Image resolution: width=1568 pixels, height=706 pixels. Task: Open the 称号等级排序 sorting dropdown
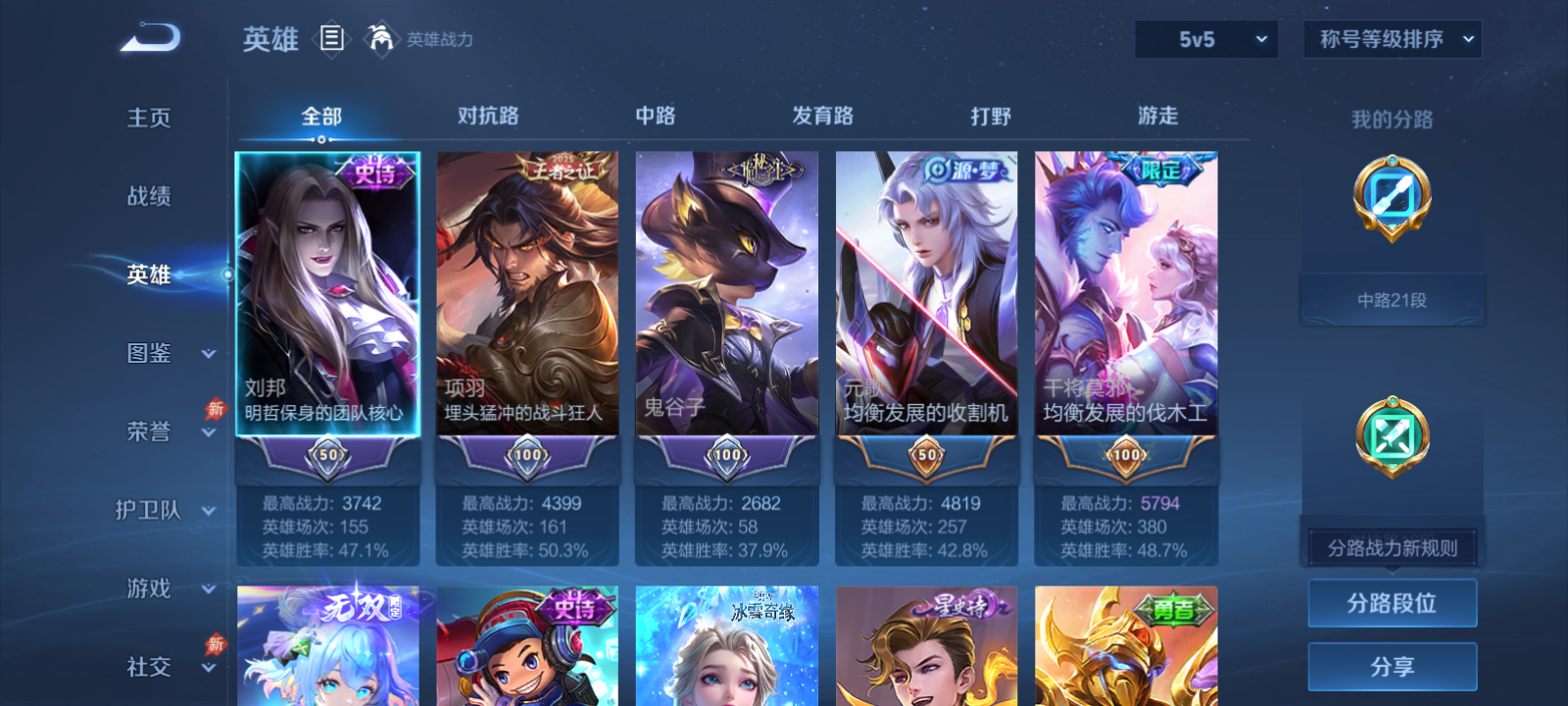(x=1391, y=39)
